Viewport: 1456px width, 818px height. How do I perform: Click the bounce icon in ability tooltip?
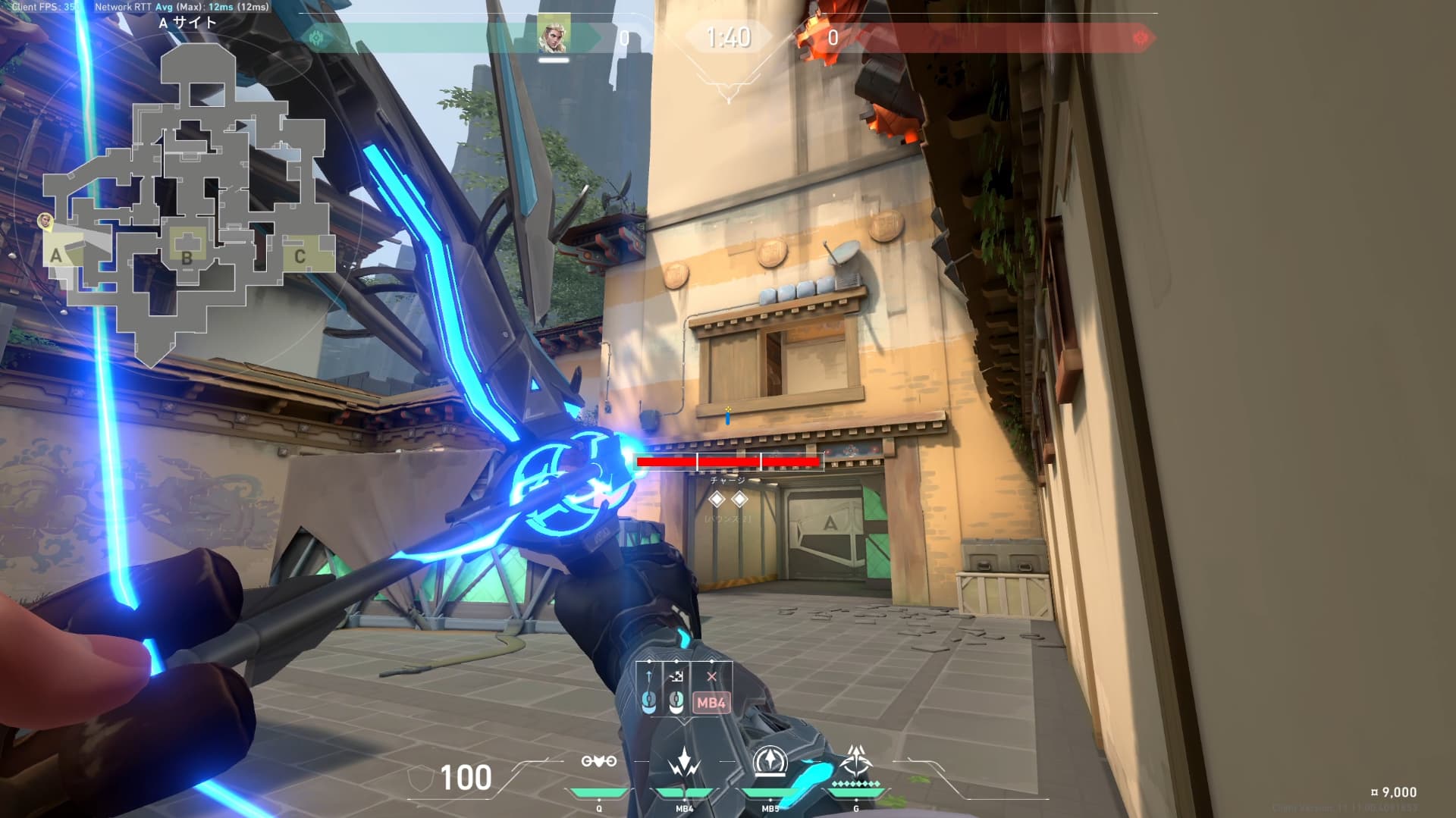click(x=677, y=675)
